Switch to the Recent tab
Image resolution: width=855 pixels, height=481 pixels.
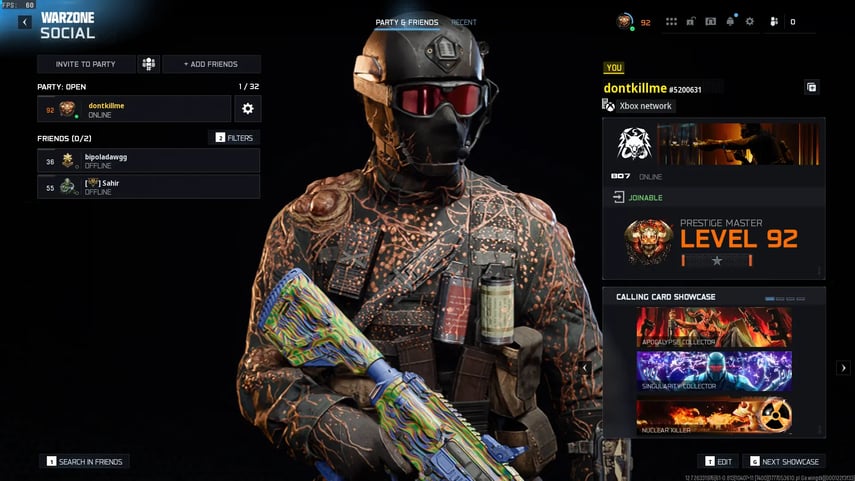point(464,22)
